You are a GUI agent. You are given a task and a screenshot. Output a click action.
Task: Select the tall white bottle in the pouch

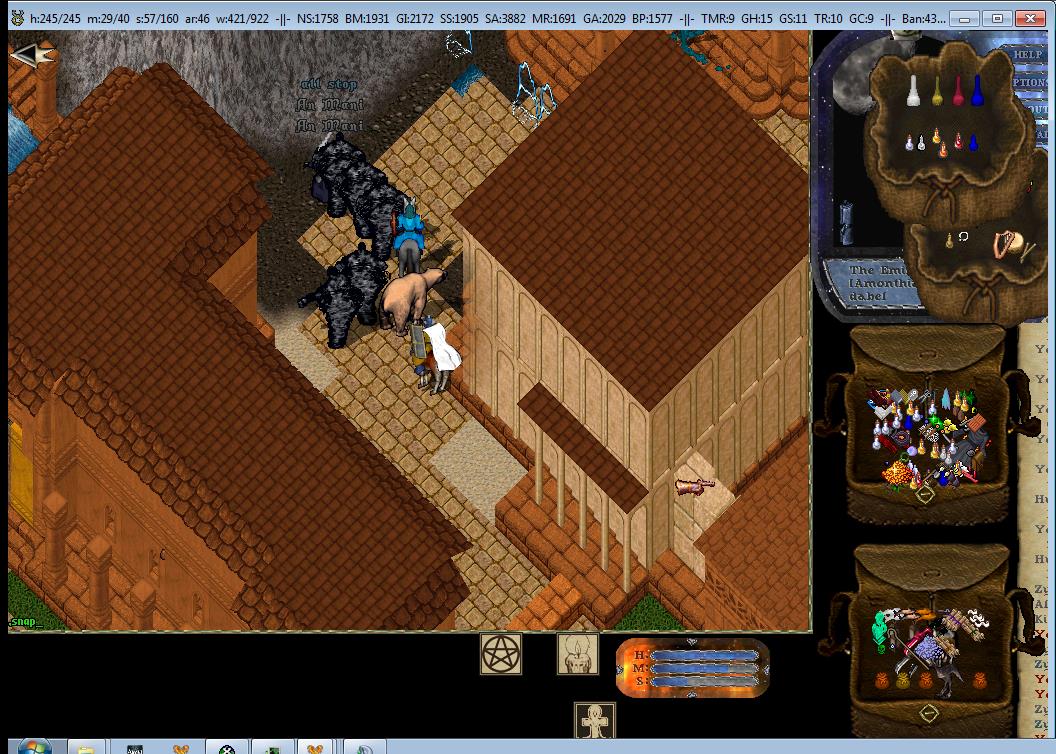(x=912, y=92)
